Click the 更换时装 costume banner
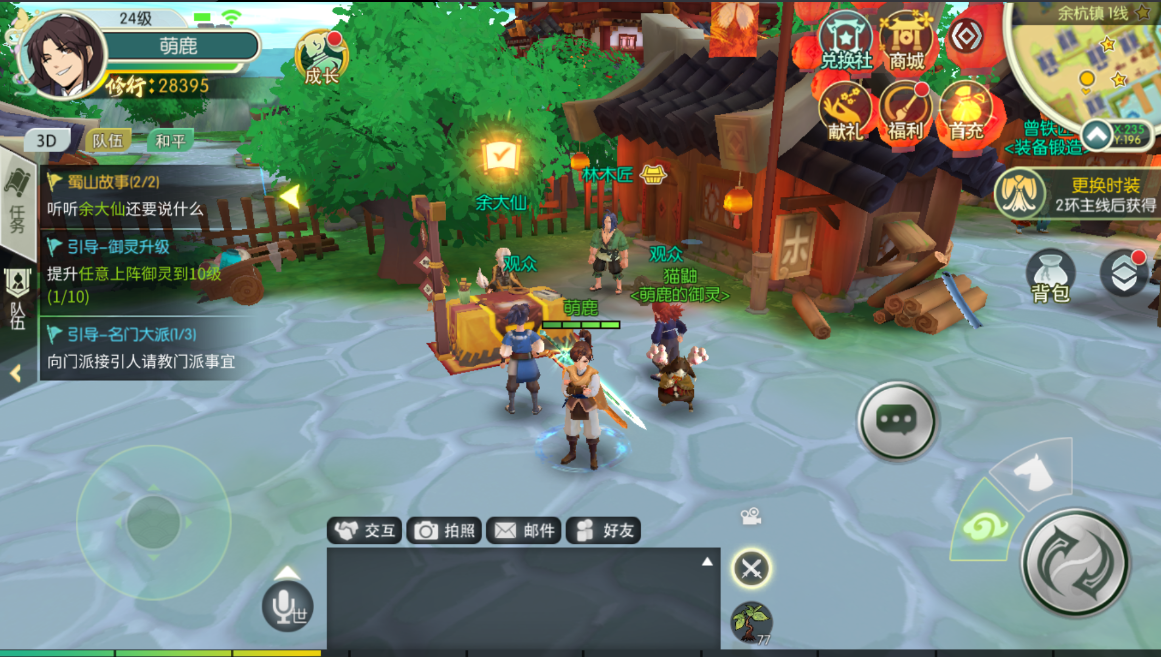The width and height of the screenshot is (1161, 657). (x=1078, y=194)
